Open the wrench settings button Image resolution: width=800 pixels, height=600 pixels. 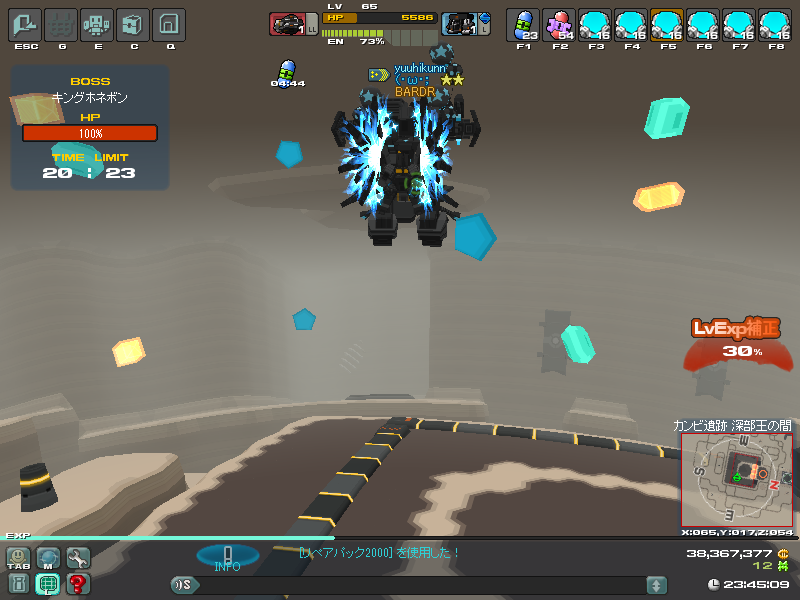pos(77,558)
